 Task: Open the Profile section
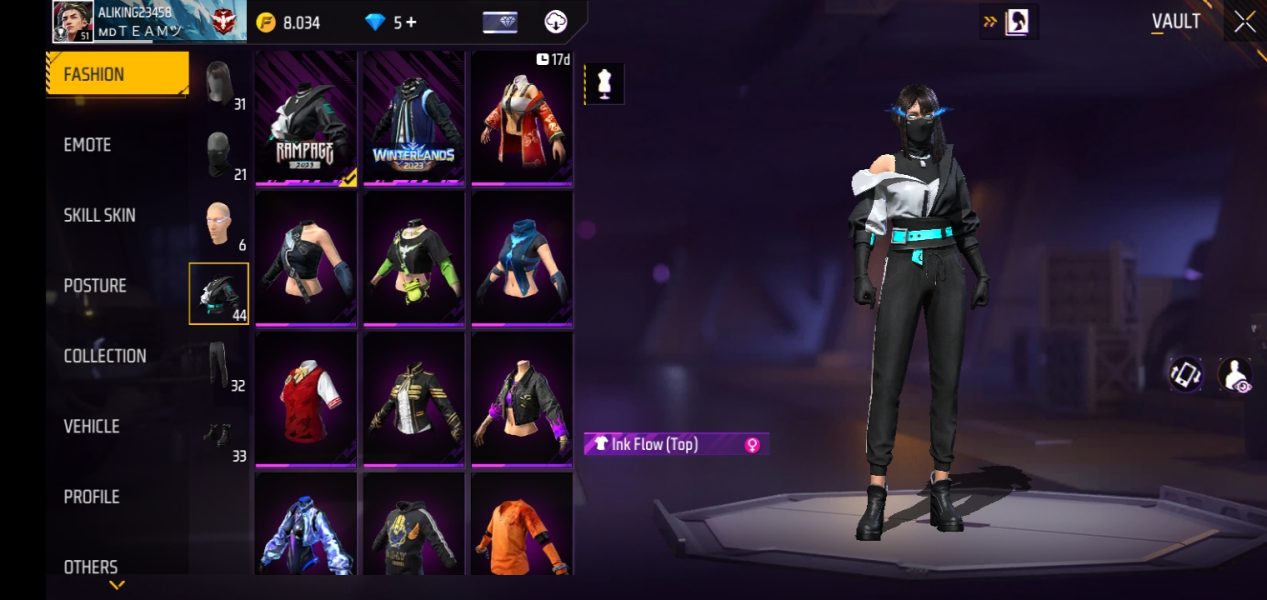click(92, 497)
